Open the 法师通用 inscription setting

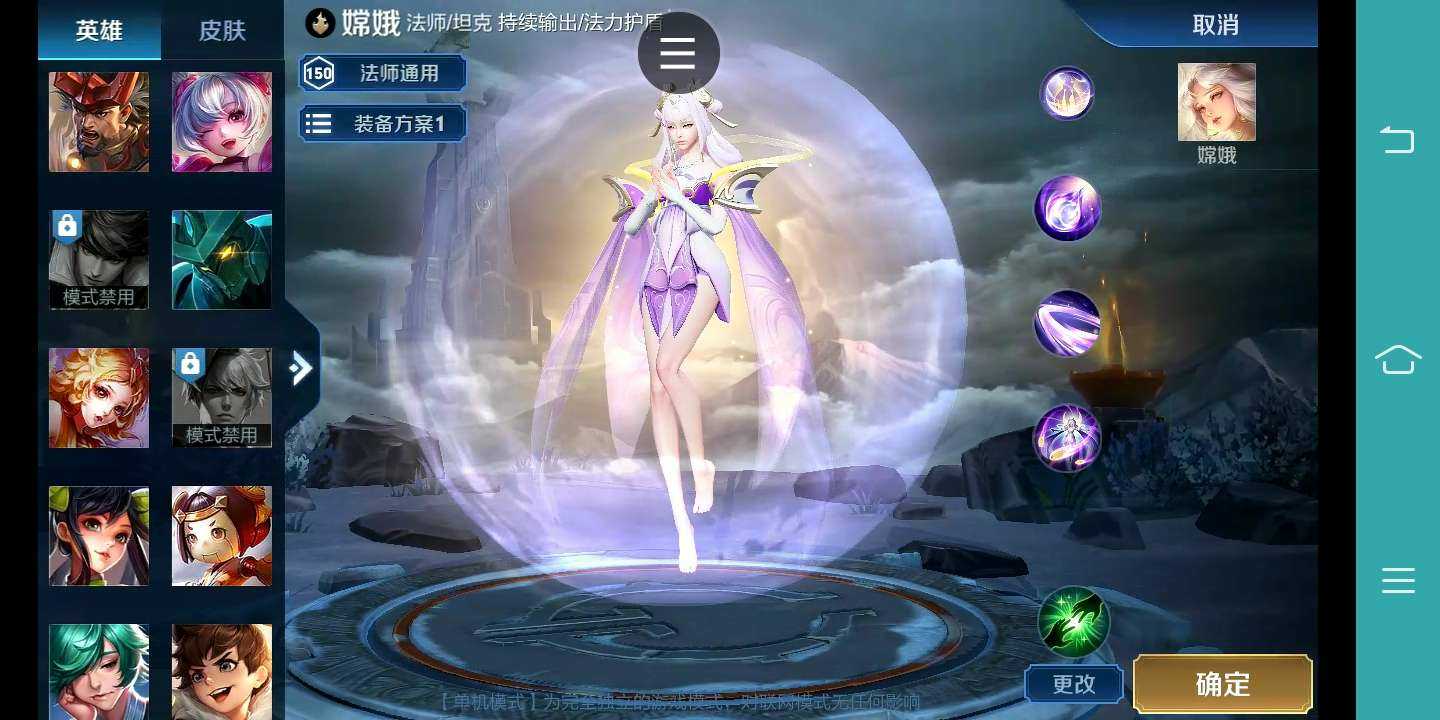383,73
